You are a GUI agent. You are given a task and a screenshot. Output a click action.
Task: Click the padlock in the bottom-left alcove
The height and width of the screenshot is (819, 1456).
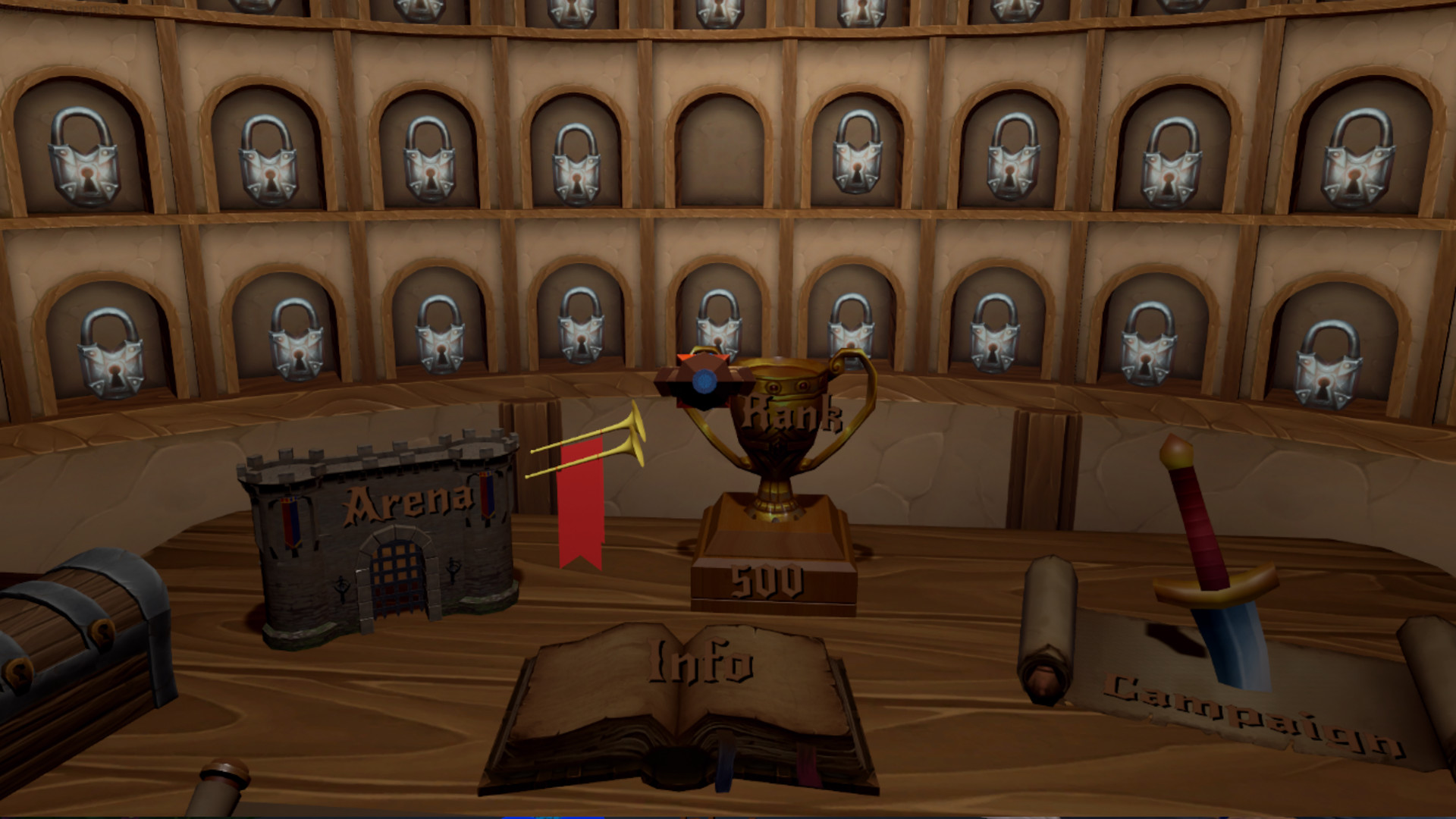[x=110, y=349]
